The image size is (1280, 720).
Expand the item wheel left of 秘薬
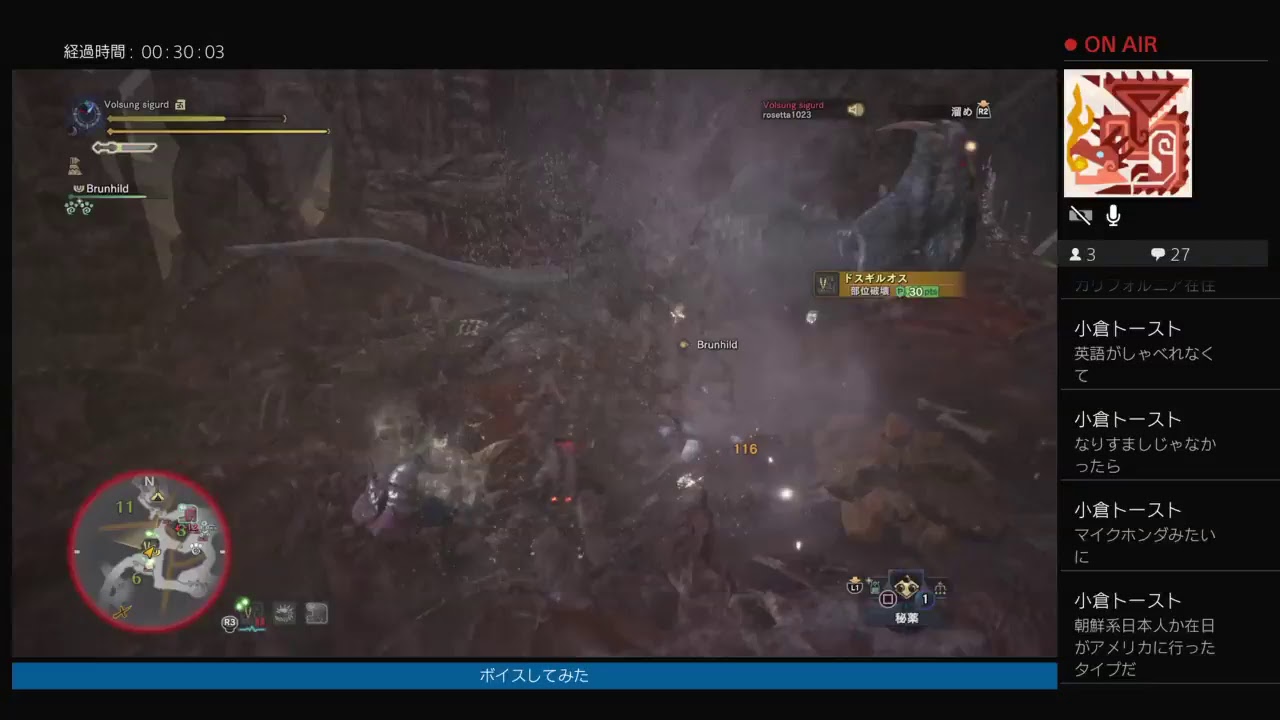coord(875,585)
